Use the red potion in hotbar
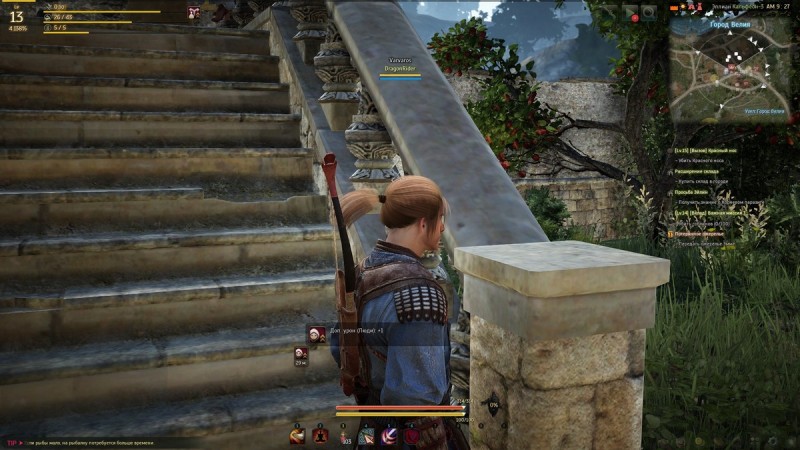Image resolution: width=800 pixels, height=450 pixels. click(x=344, y=434)
